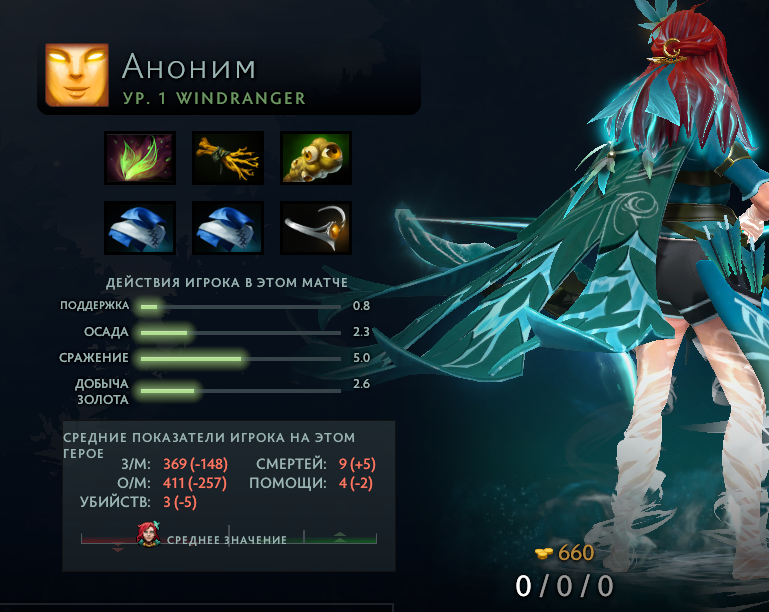Image resolution: width=769 pixels, height=612 pixels.
Task: Inspect the Circlet item slot
Action: click(316, 228)
